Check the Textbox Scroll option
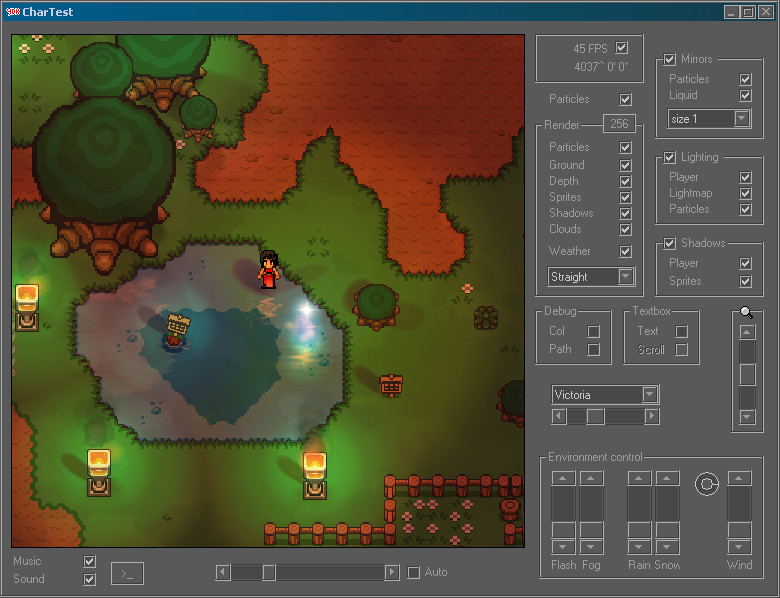This screenshot has height=598, width=780. point(682,350)
